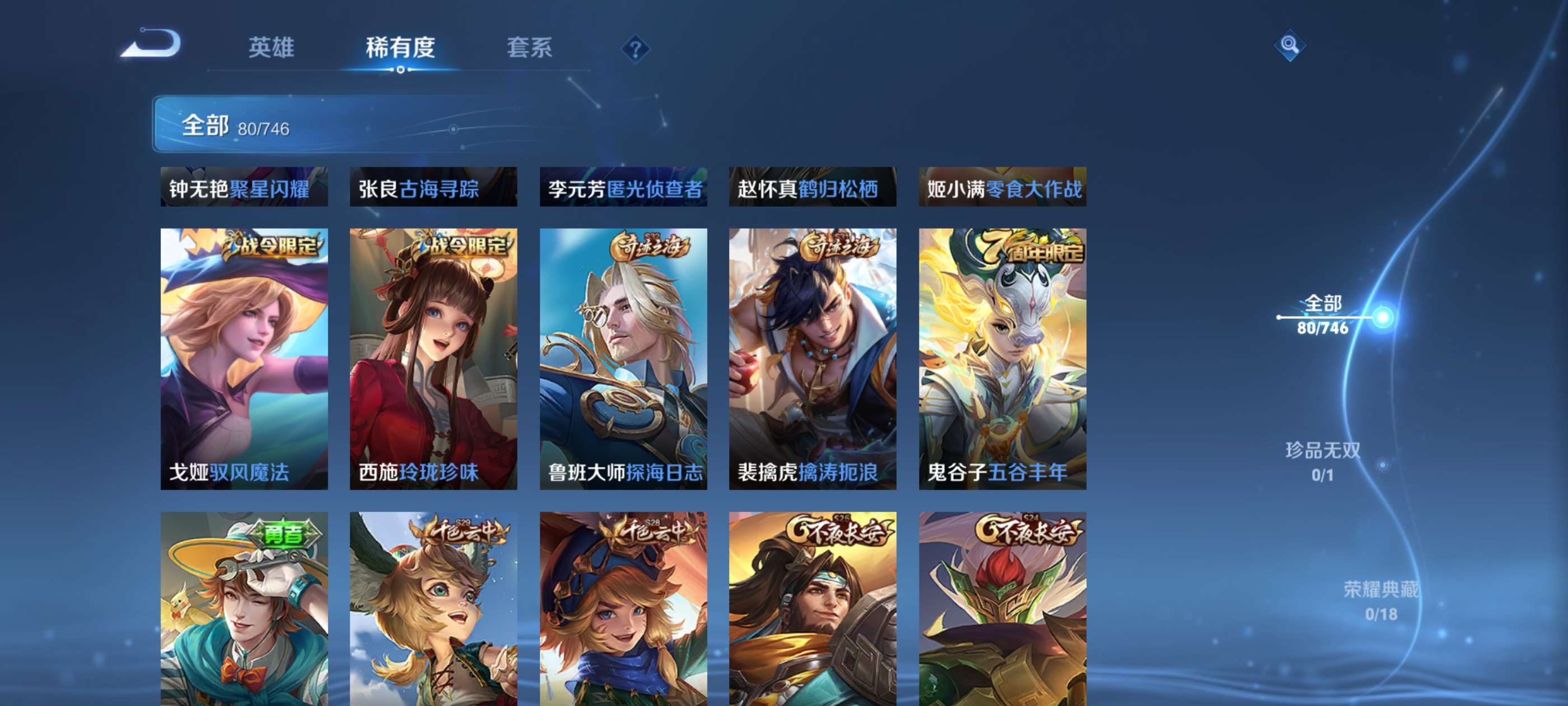The image size is (1568, 706).
Task: Open the 鲁班大师探海日志 skin
Action: click(x=624, y=359)
